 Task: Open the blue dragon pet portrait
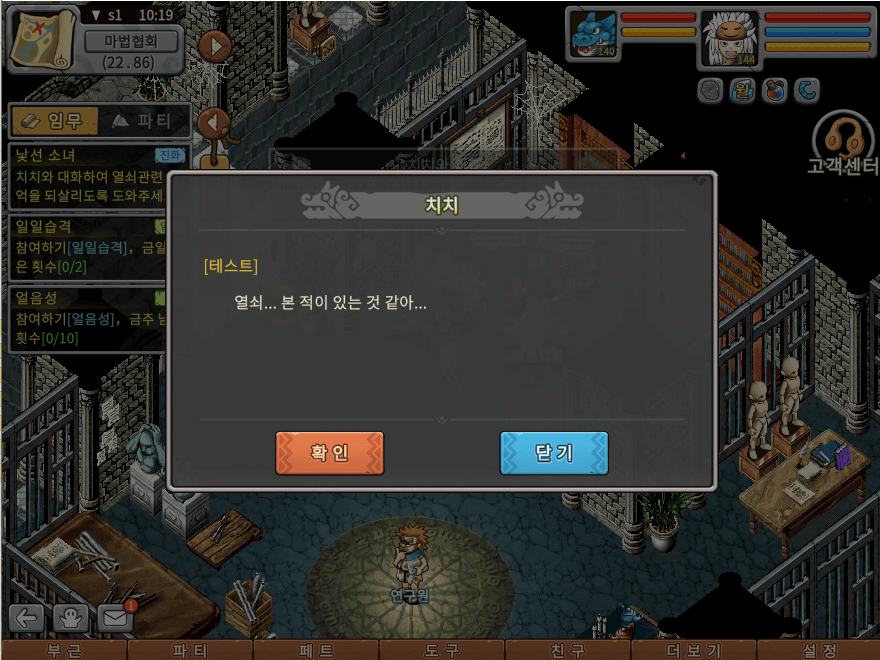point(593,35)
